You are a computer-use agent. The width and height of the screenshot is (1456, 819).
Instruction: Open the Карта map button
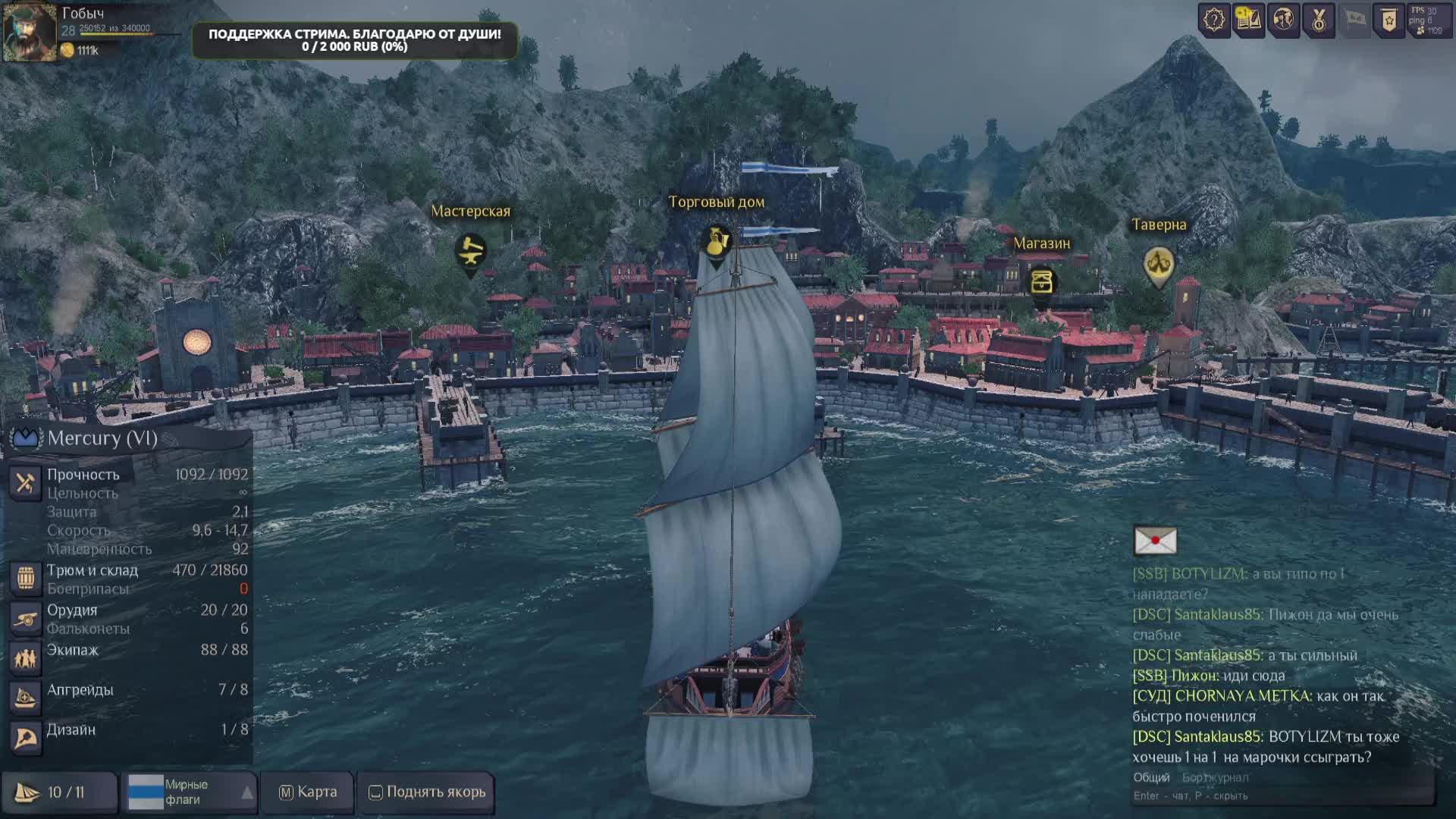(x=308, y=792)
